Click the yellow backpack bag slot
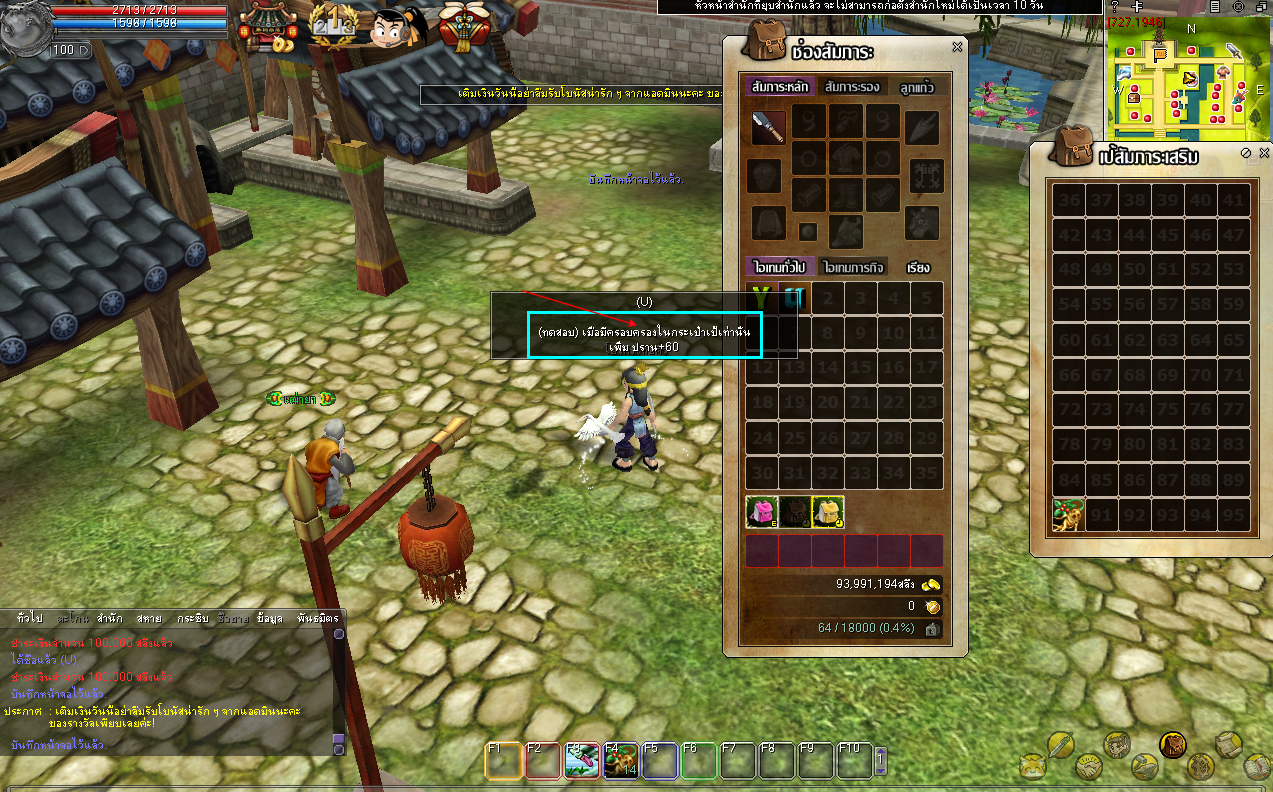 pyautogui.click(x=828, y=512)
